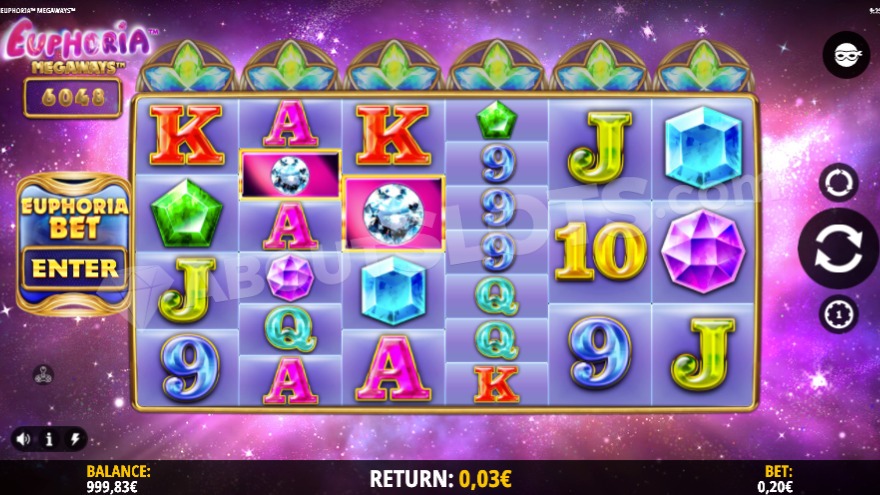Enter the Euphoria Bet feature
The height and width of the screenshot is (495, 880).
(x=74, y=268)
